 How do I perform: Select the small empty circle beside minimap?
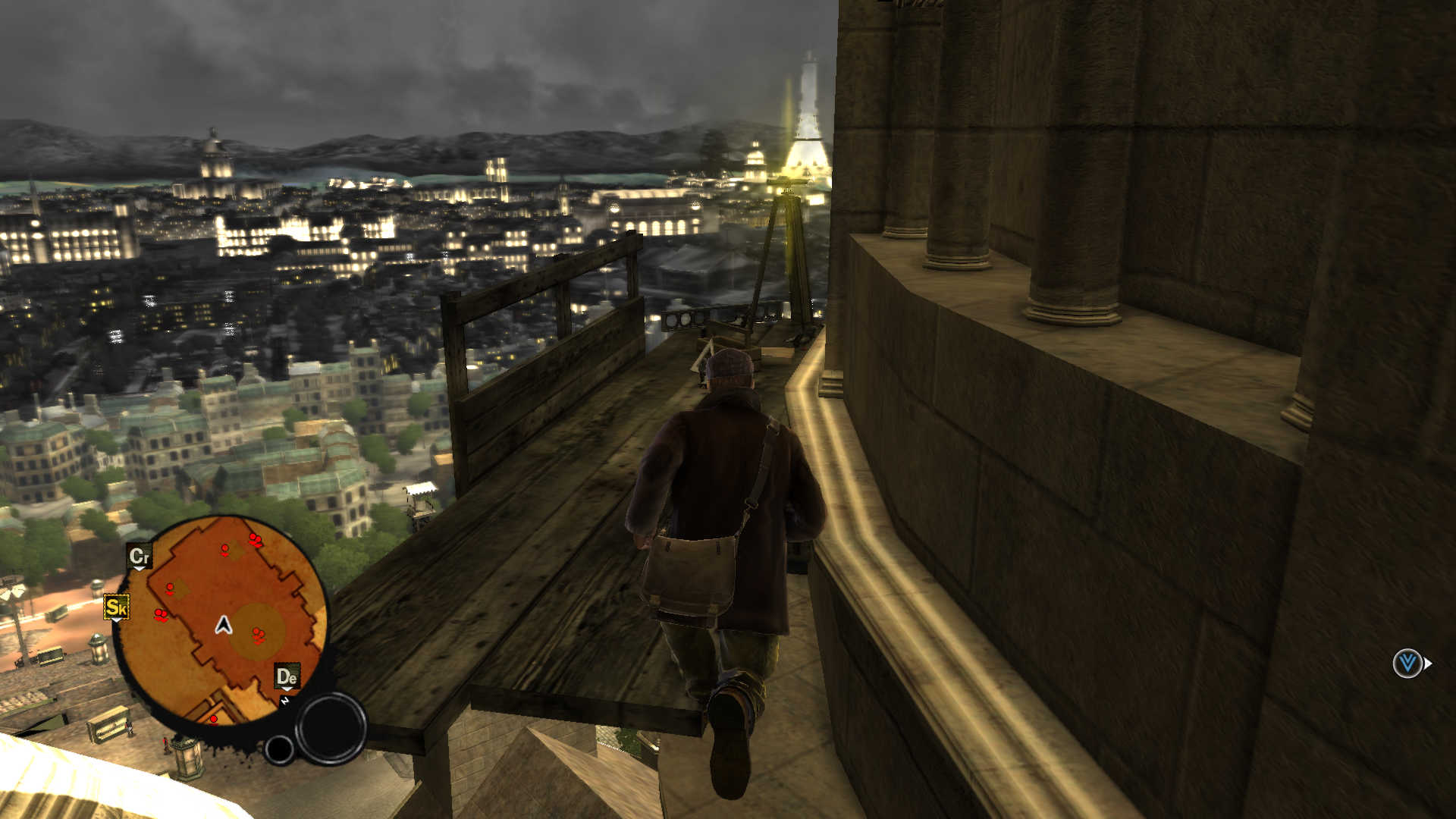click(279, 749)
